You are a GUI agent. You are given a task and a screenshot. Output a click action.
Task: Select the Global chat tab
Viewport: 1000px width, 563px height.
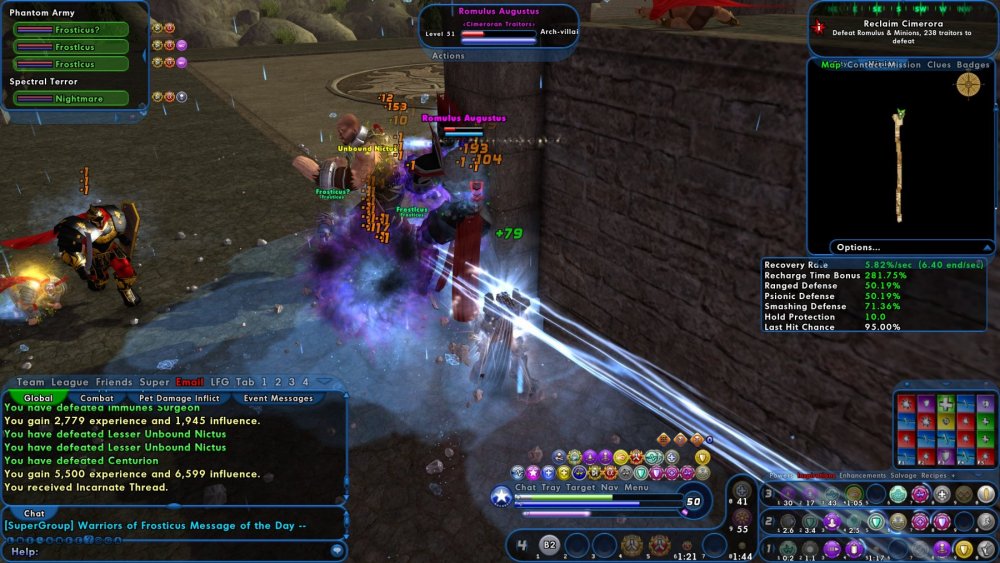coord(39,398)
